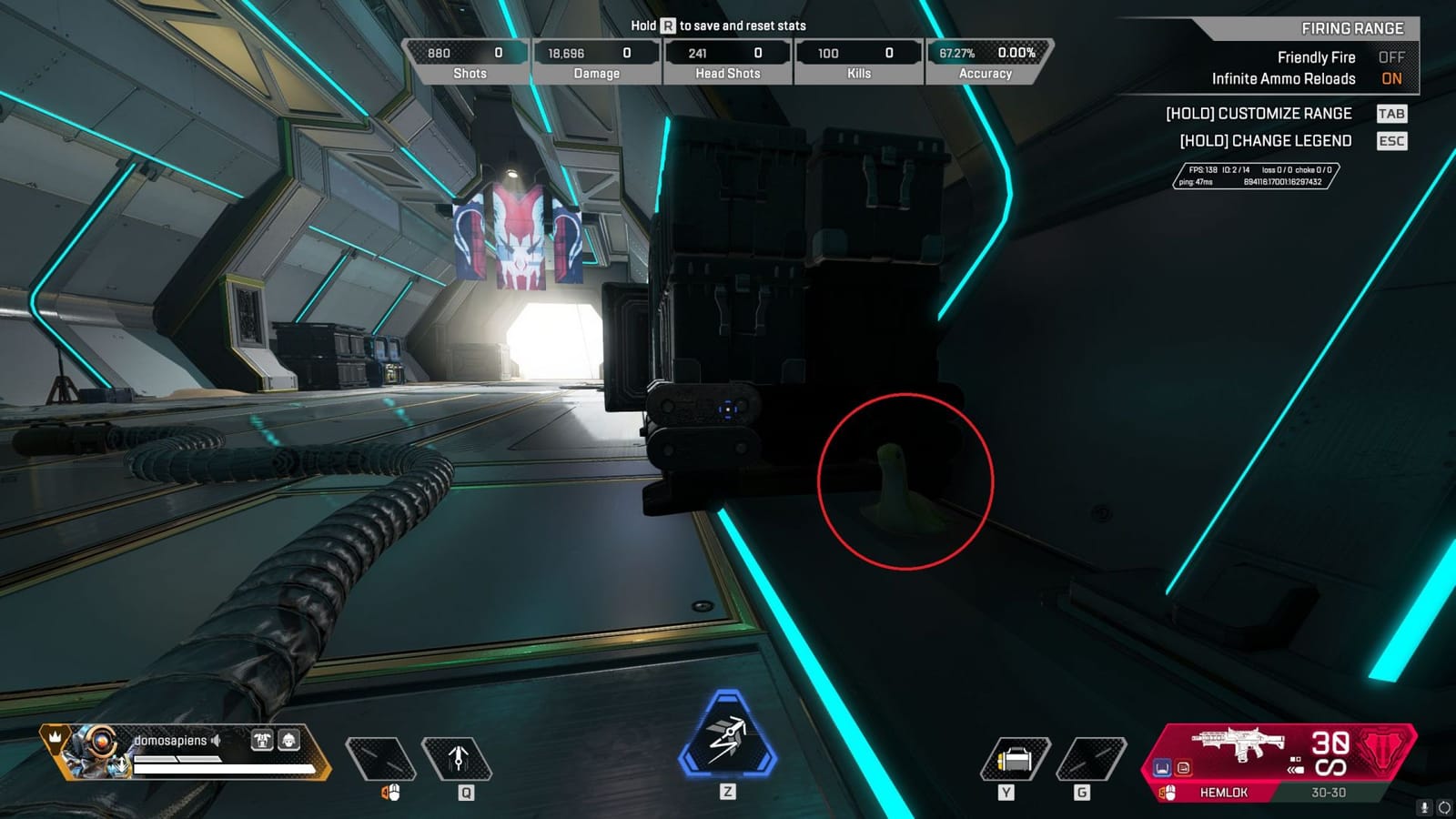The height and width of the screenshot is (819, 1456).
Task: Select the Grapple tactical ability icon
Action: (x=460, y=758)
